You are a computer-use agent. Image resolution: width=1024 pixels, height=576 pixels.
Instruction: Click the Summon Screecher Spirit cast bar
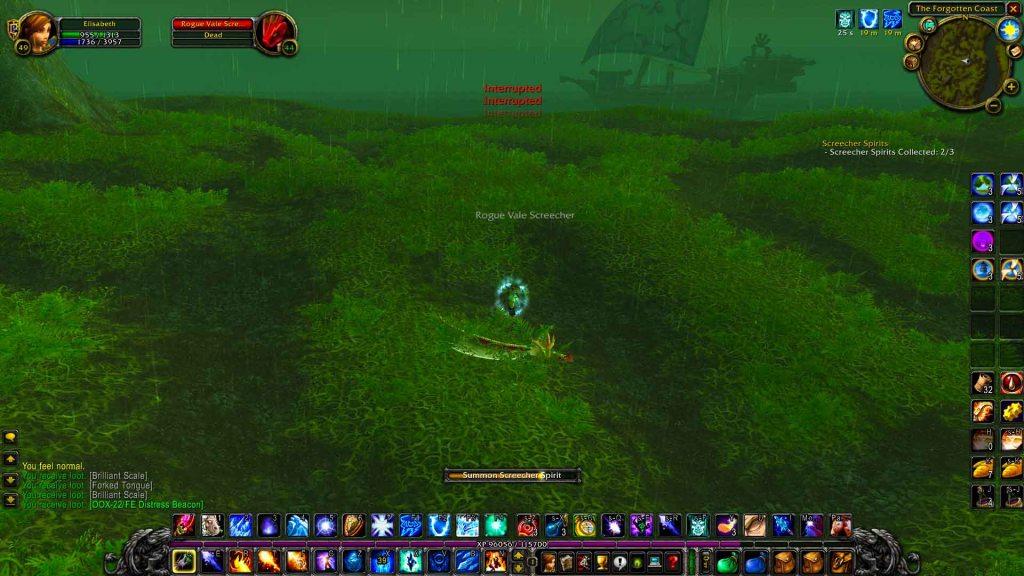(512, 476)
